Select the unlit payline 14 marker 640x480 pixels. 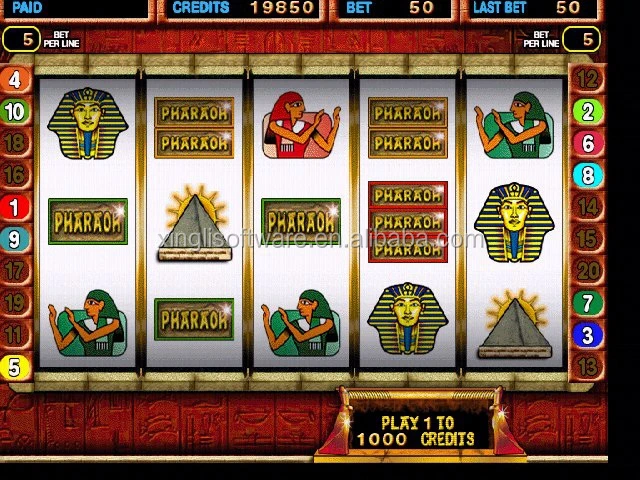tap(588, 207)
